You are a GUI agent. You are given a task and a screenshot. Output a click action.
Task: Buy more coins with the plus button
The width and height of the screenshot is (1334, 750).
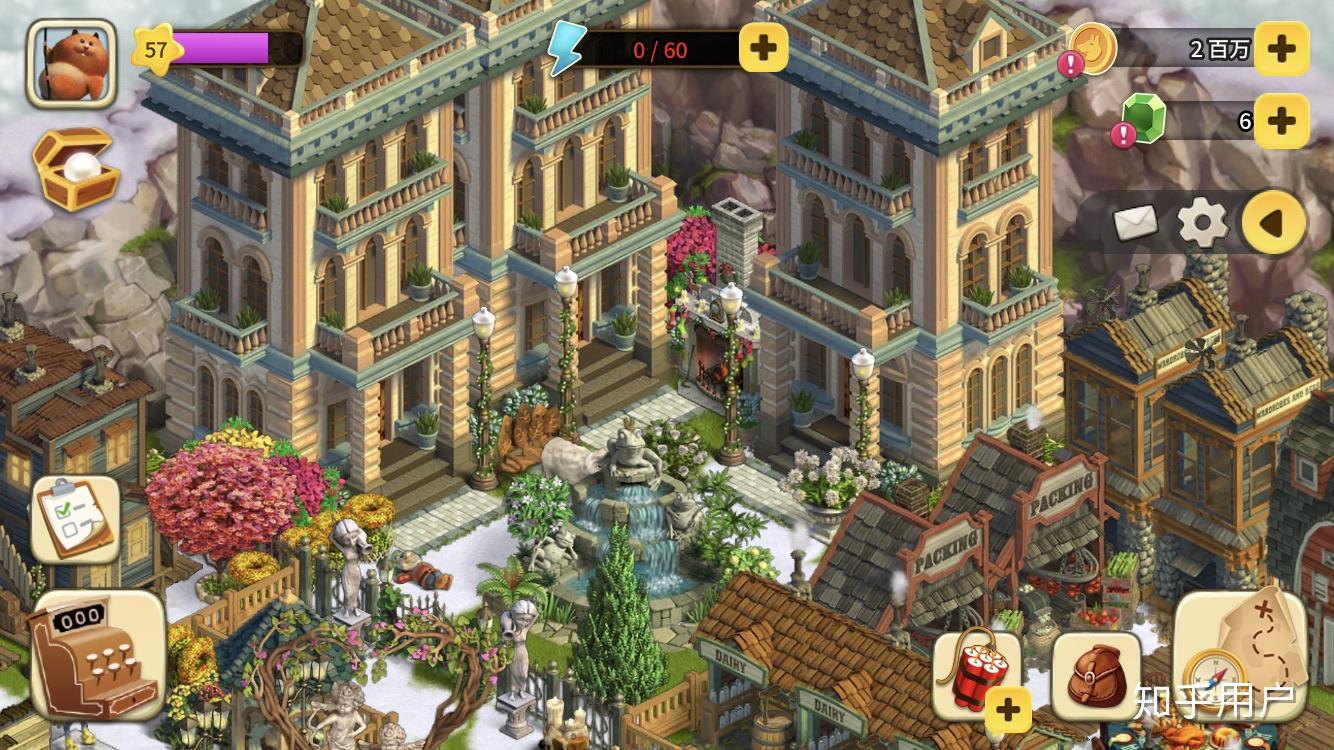pos(1281,48)
